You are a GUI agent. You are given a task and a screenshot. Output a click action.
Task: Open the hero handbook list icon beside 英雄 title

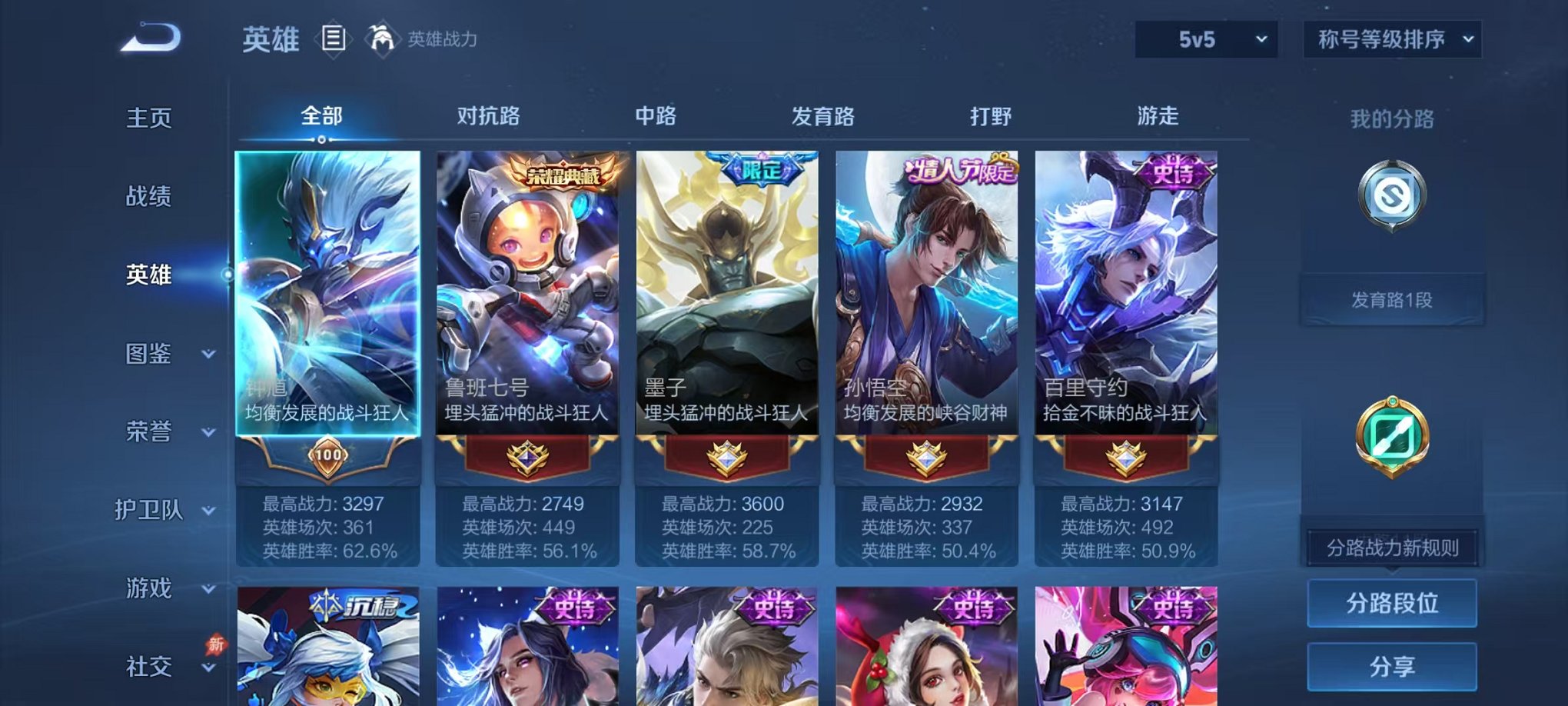pos(334,36)
